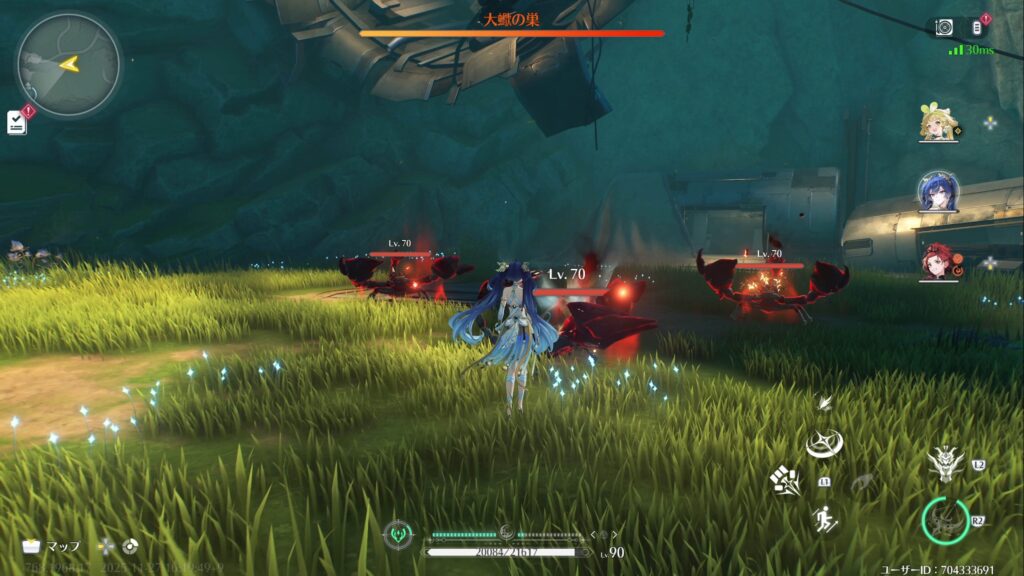Activate the fist punch attack icon

click(785, 481)
